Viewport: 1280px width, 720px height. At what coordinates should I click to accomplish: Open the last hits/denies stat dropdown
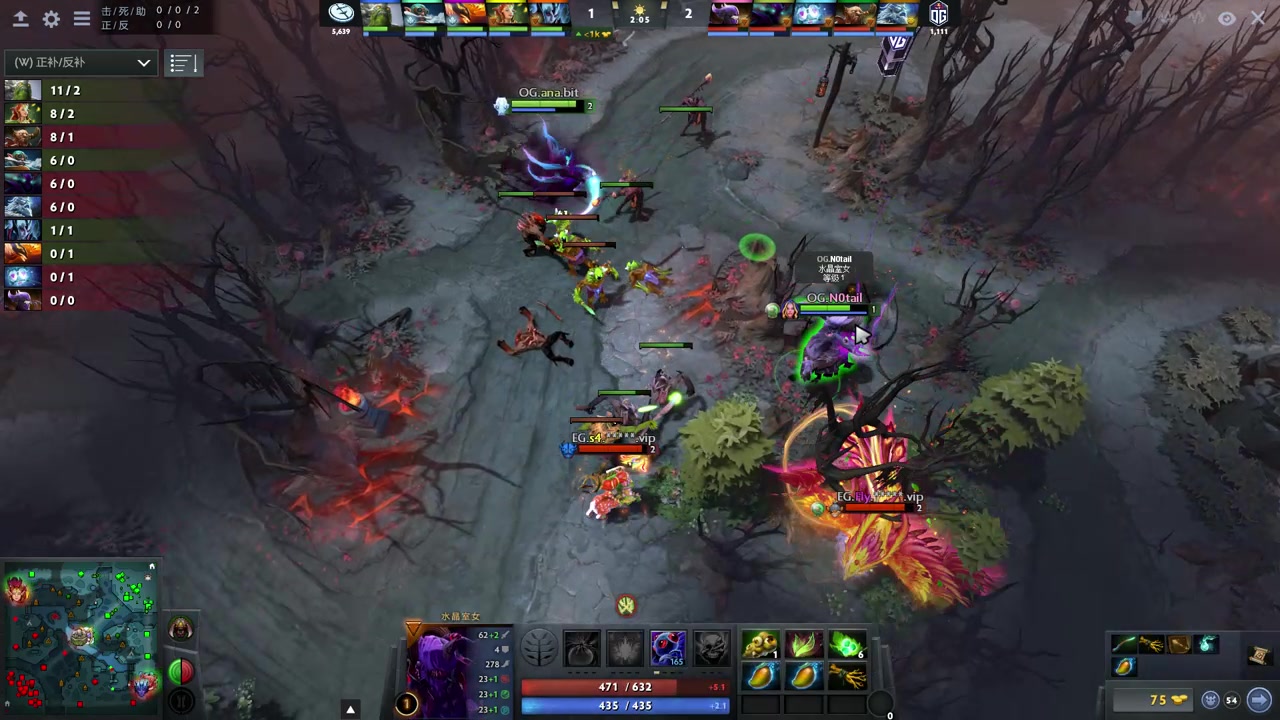(81, 63)
